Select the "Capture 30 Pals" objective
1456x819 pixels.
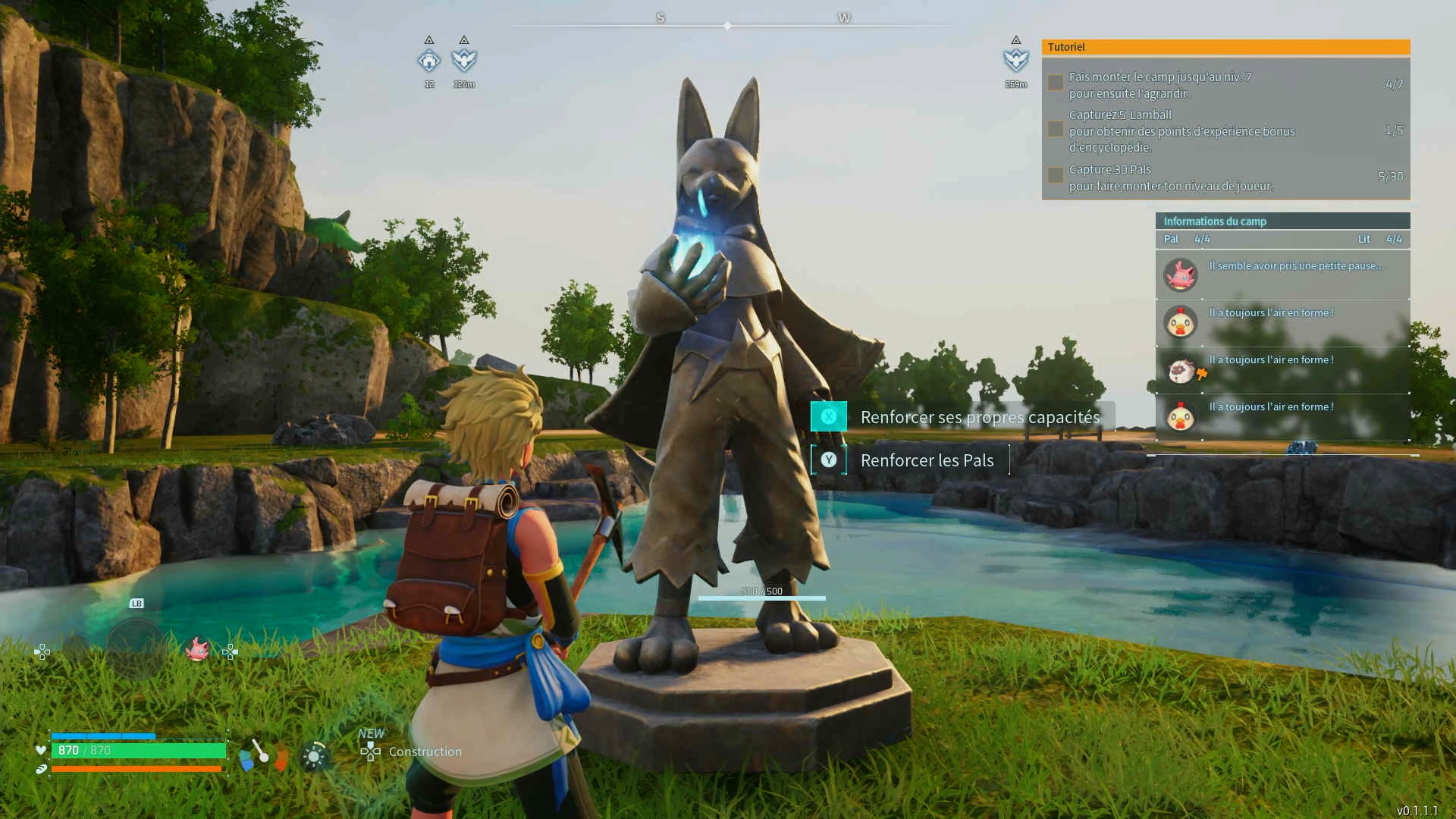click(1225, 177)
